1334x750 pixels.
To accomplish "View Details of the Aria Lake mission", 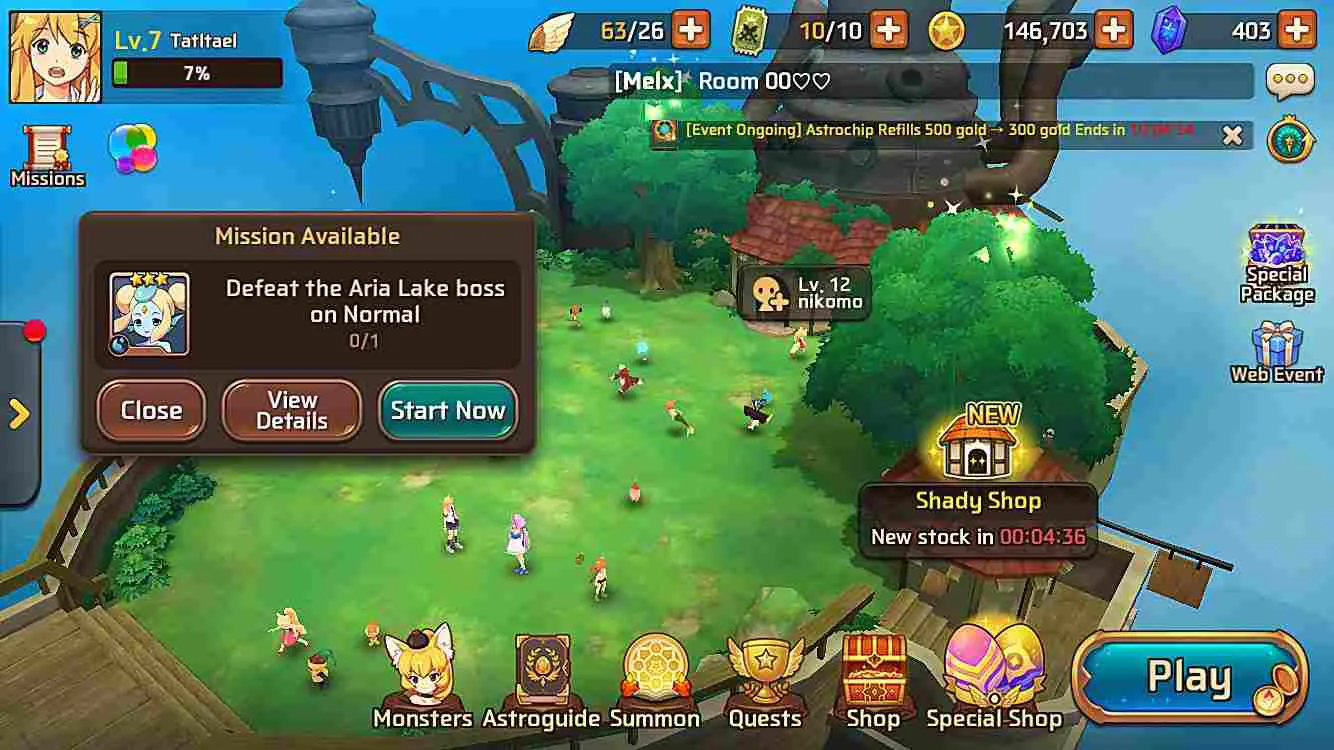I will [291, 411].
